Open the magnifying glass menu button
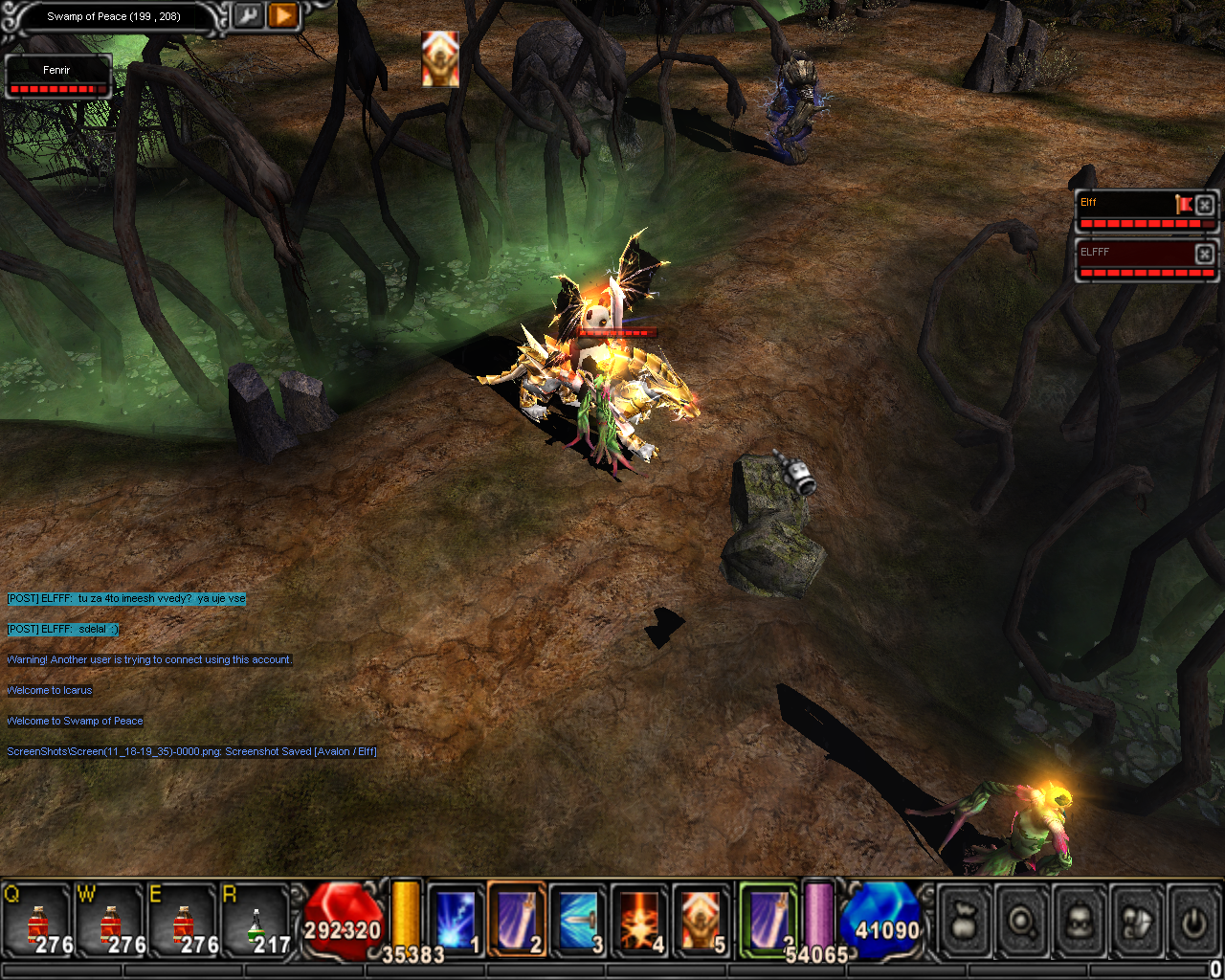Screen dimensions: 1225x980 (x=1021, y=923)
